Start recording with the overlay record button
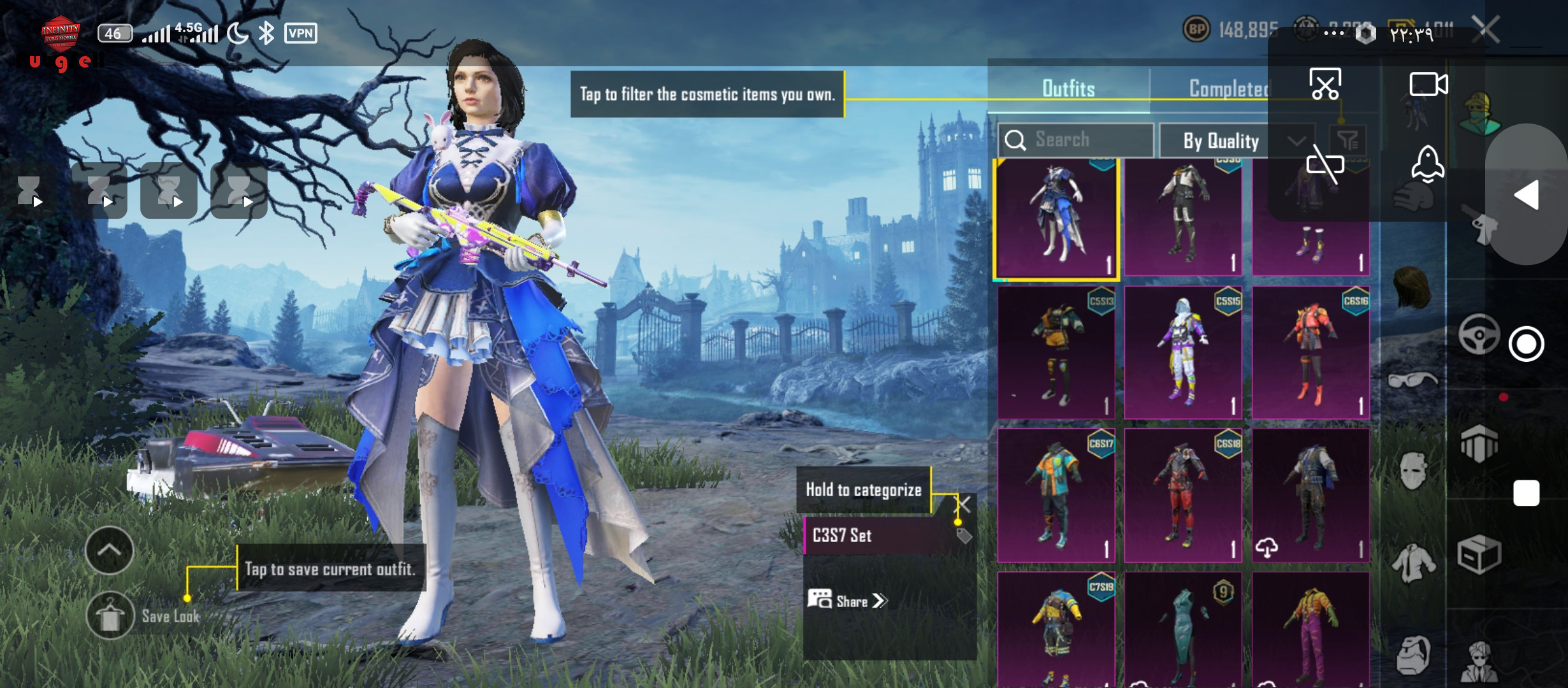1568x688 pixels. tap(1526, 344)
